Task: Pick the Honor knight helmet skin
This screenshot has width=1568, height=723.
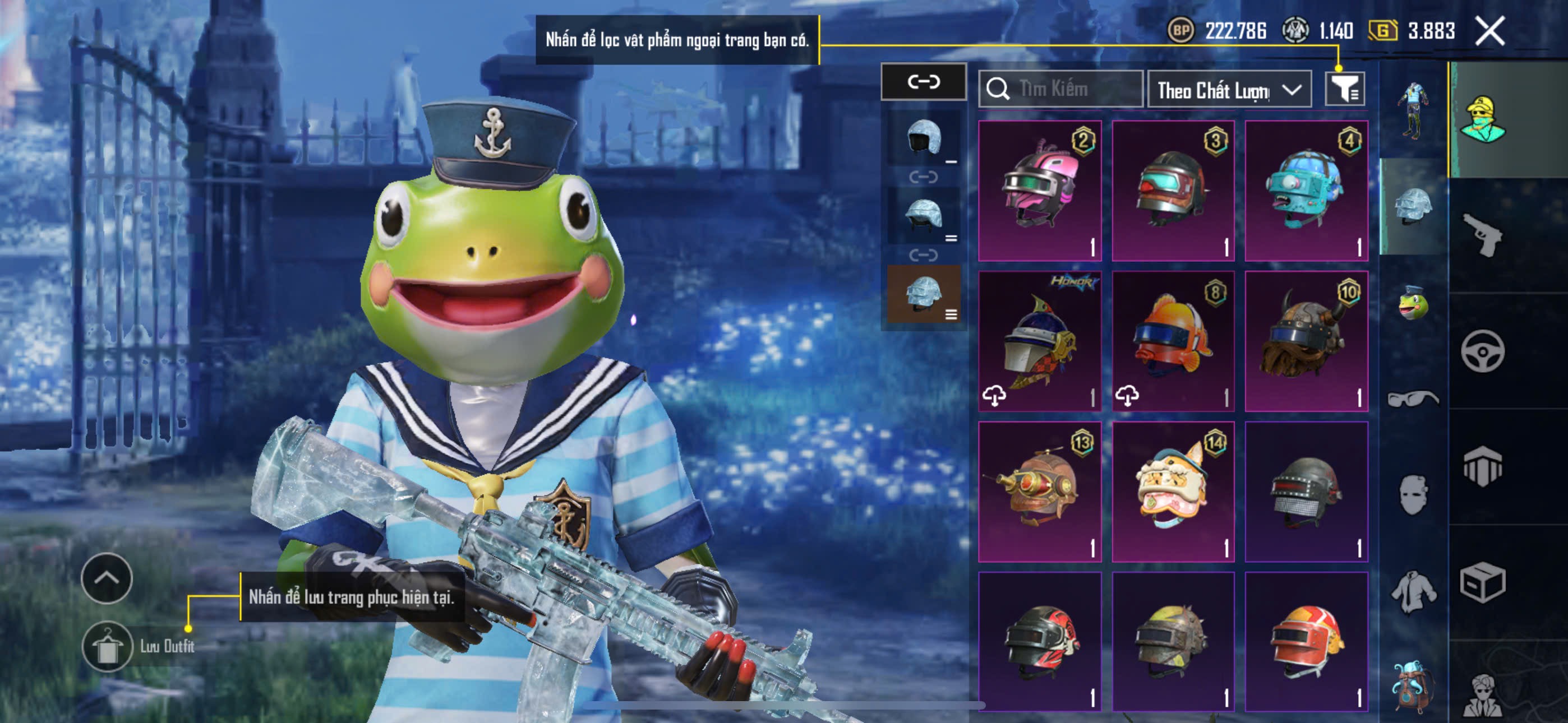Action: tap(1040, 341)
